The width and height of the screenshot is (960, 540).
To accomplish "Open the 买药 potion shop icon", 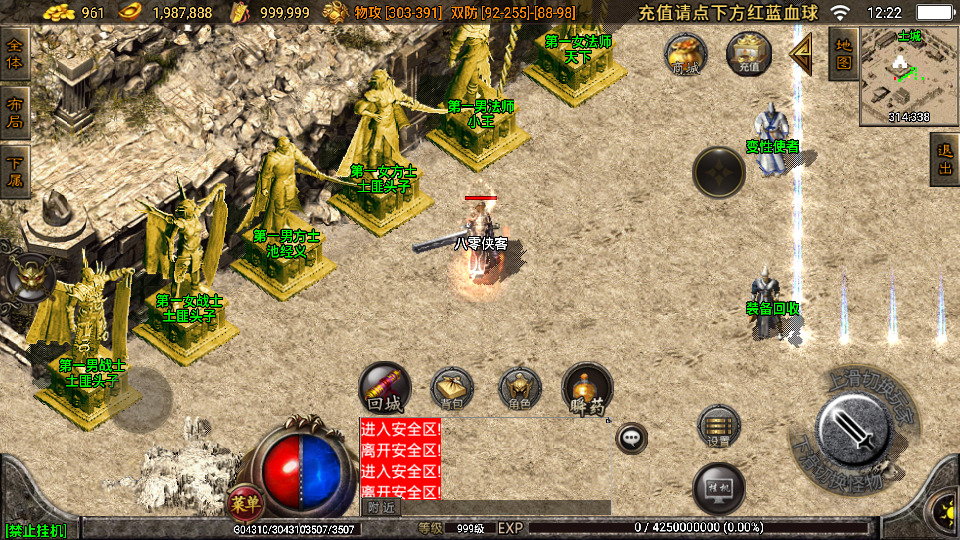I will (x=587, y=389).
